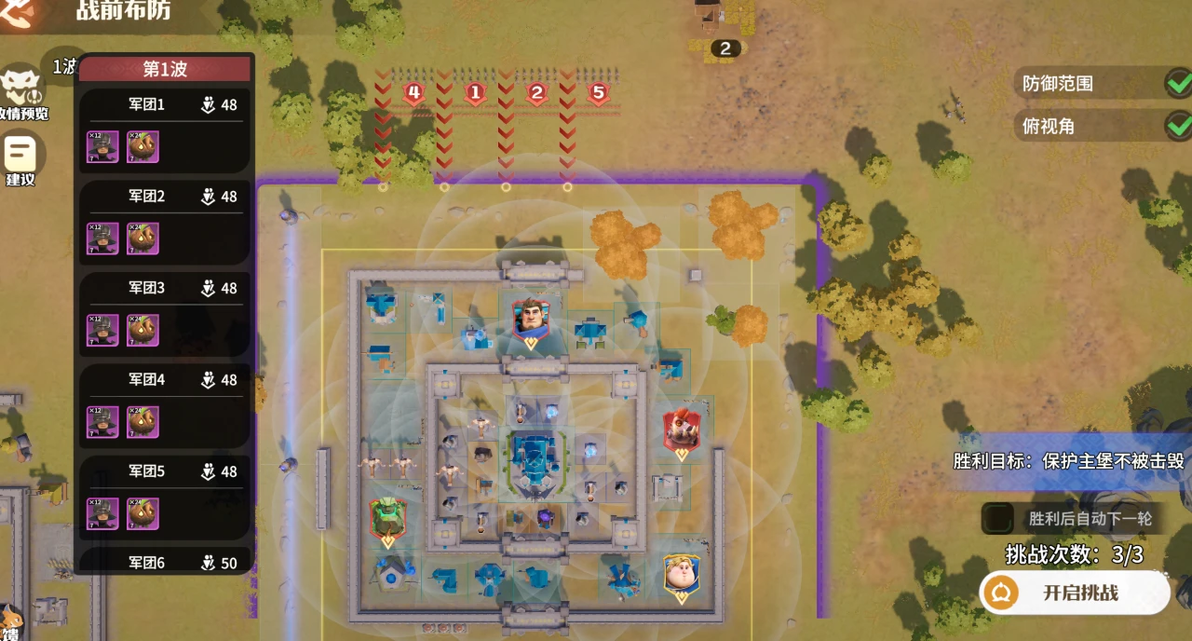1192x641 pixels.
Task: Choose the green orc hero portrait
Action: point(388,520)
